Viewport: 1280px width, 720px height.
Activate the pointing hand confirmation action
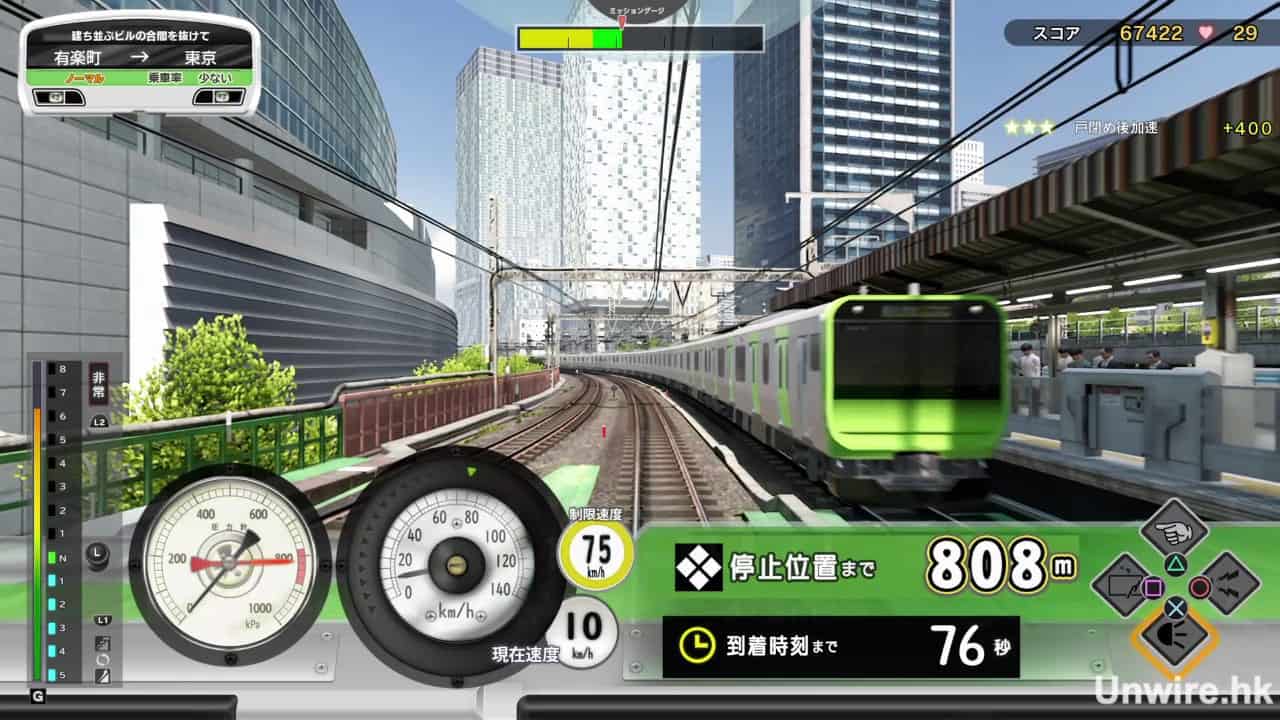coord(1176,532)
